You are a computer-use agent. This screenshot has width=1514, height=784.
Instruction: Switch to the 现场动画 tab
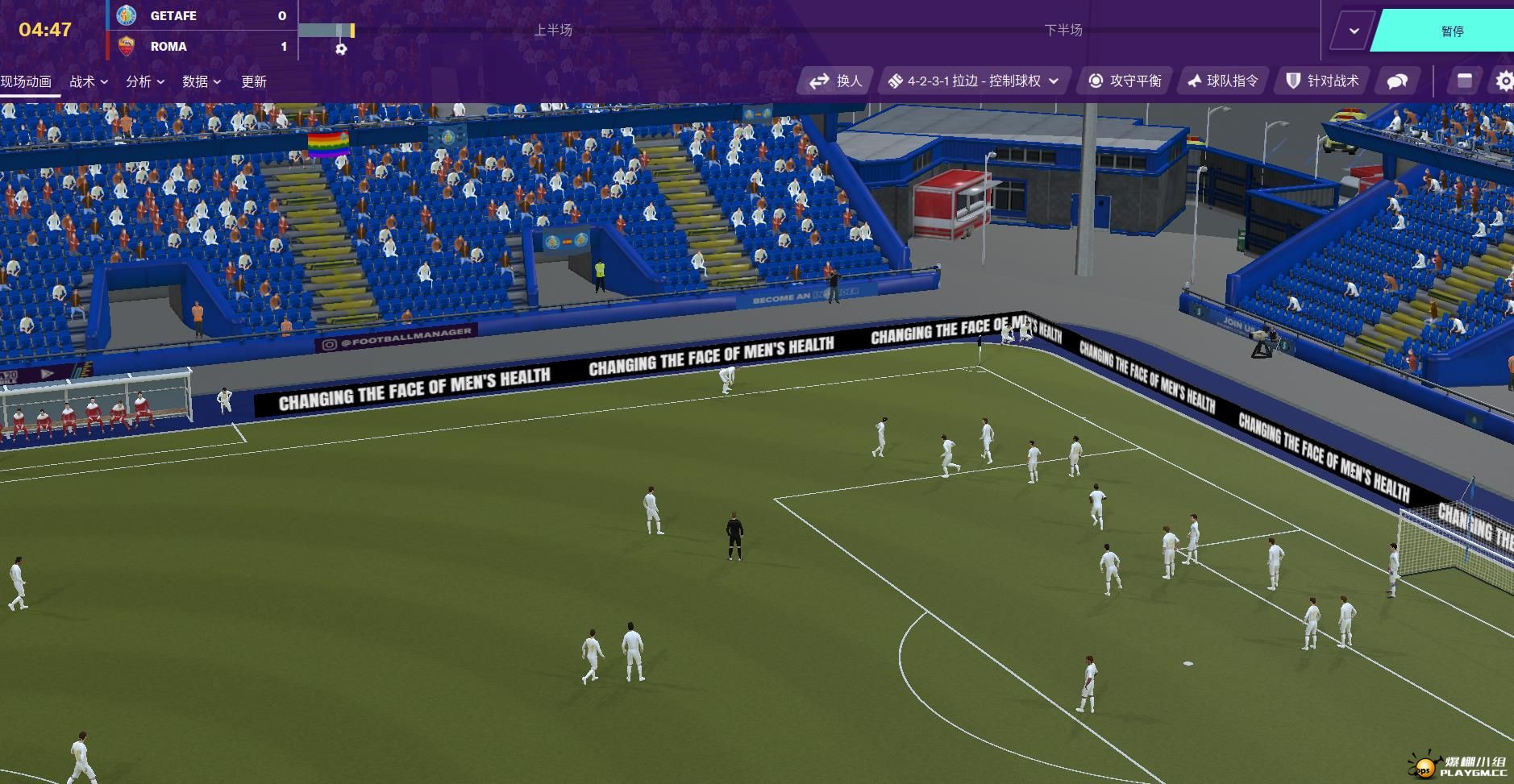[x=27, y=81]
